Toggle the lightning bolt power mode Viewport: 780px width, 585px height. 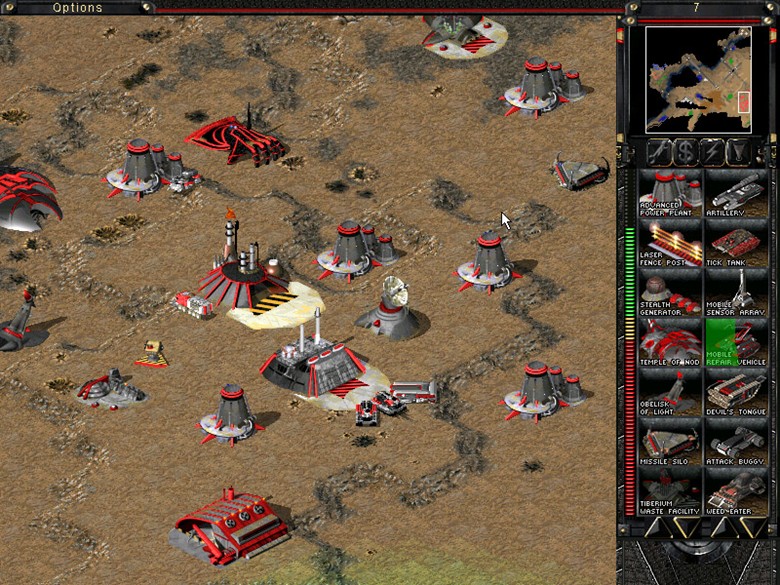click(712, 152)
